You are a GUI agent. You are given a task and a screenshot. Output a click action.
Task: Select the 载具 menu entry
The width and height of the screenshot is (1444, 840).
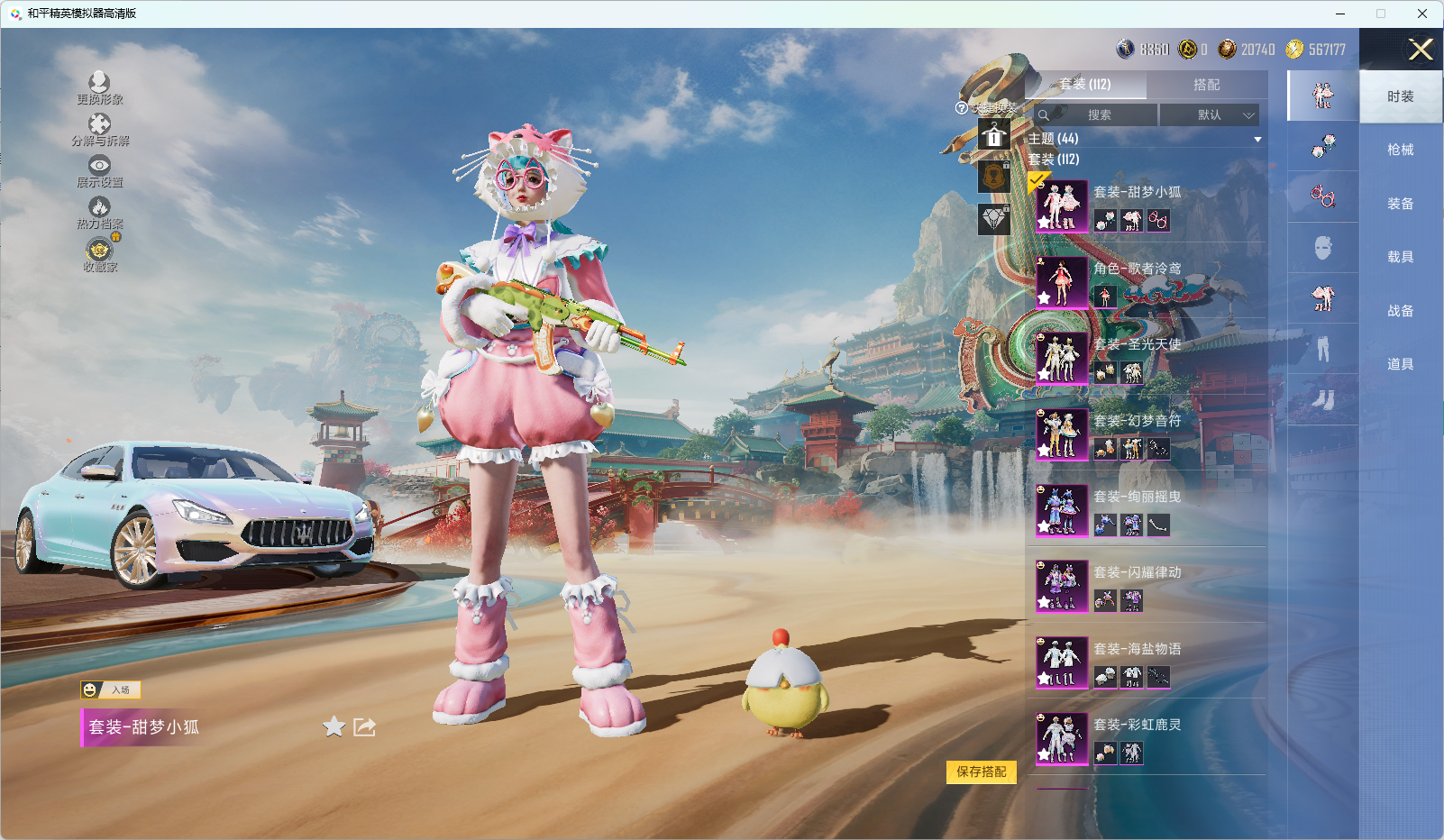pyautogui.click(x=1400, y=257)
